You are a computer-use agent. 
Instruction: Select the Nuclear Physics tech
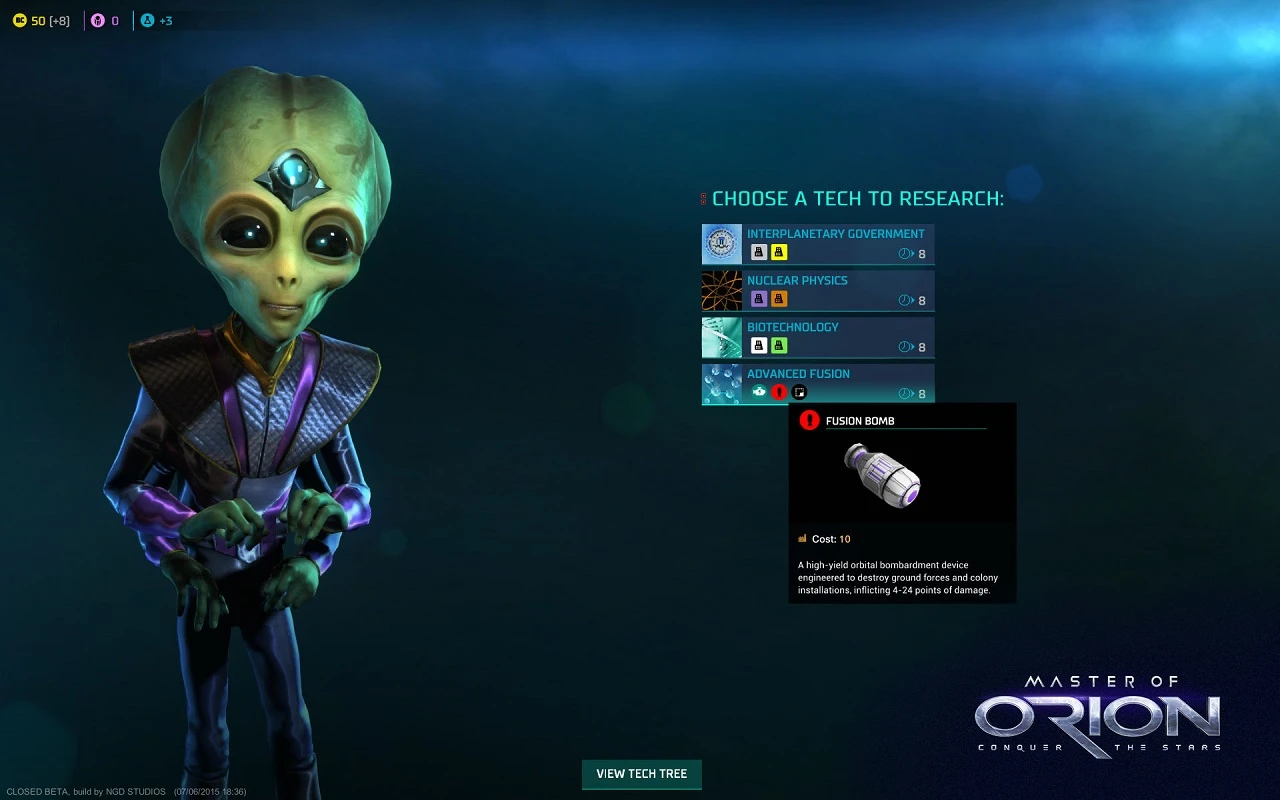(x=797, y=281)
